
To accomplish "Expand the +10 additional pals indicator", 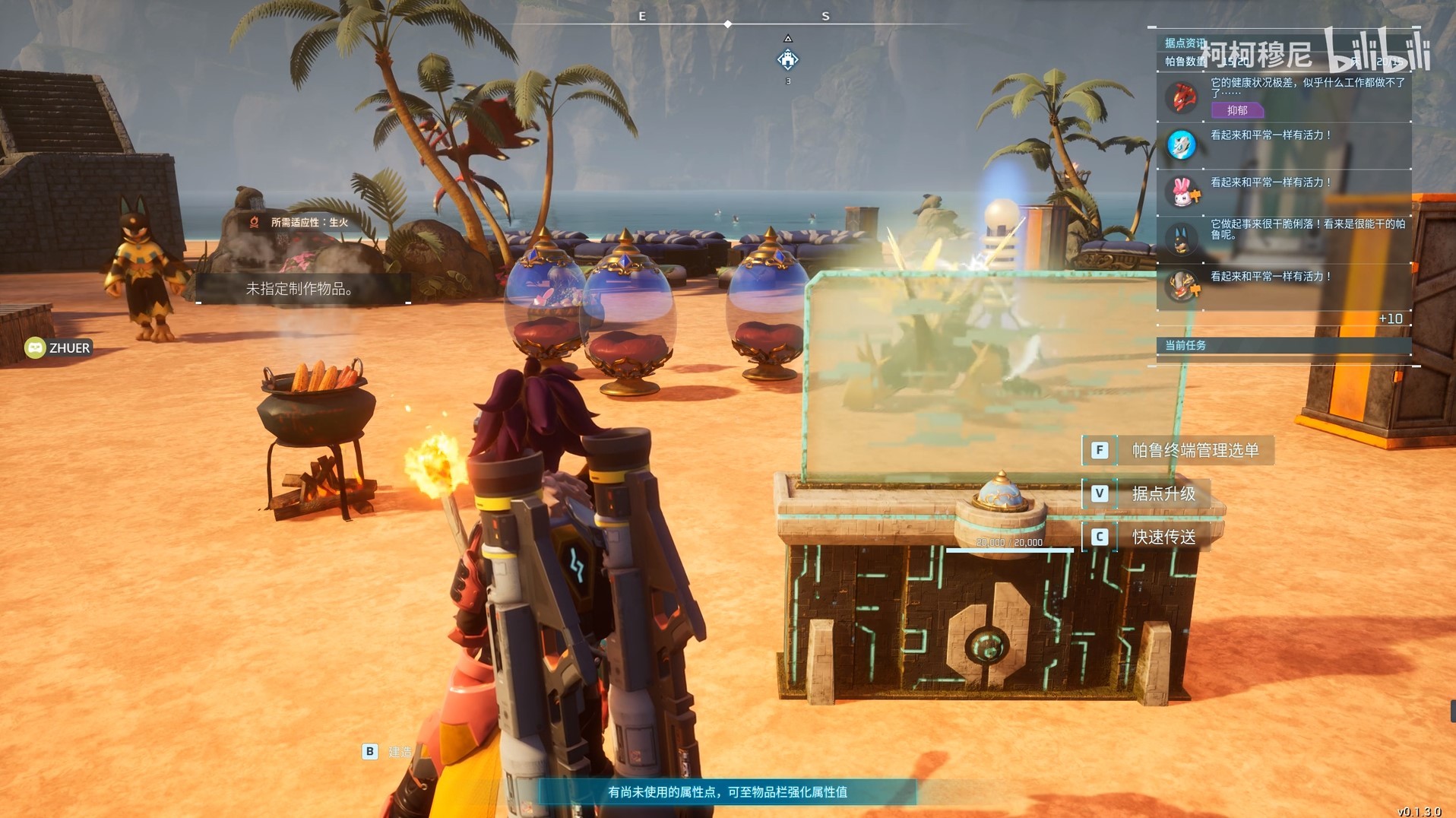I will point(1390,319).
